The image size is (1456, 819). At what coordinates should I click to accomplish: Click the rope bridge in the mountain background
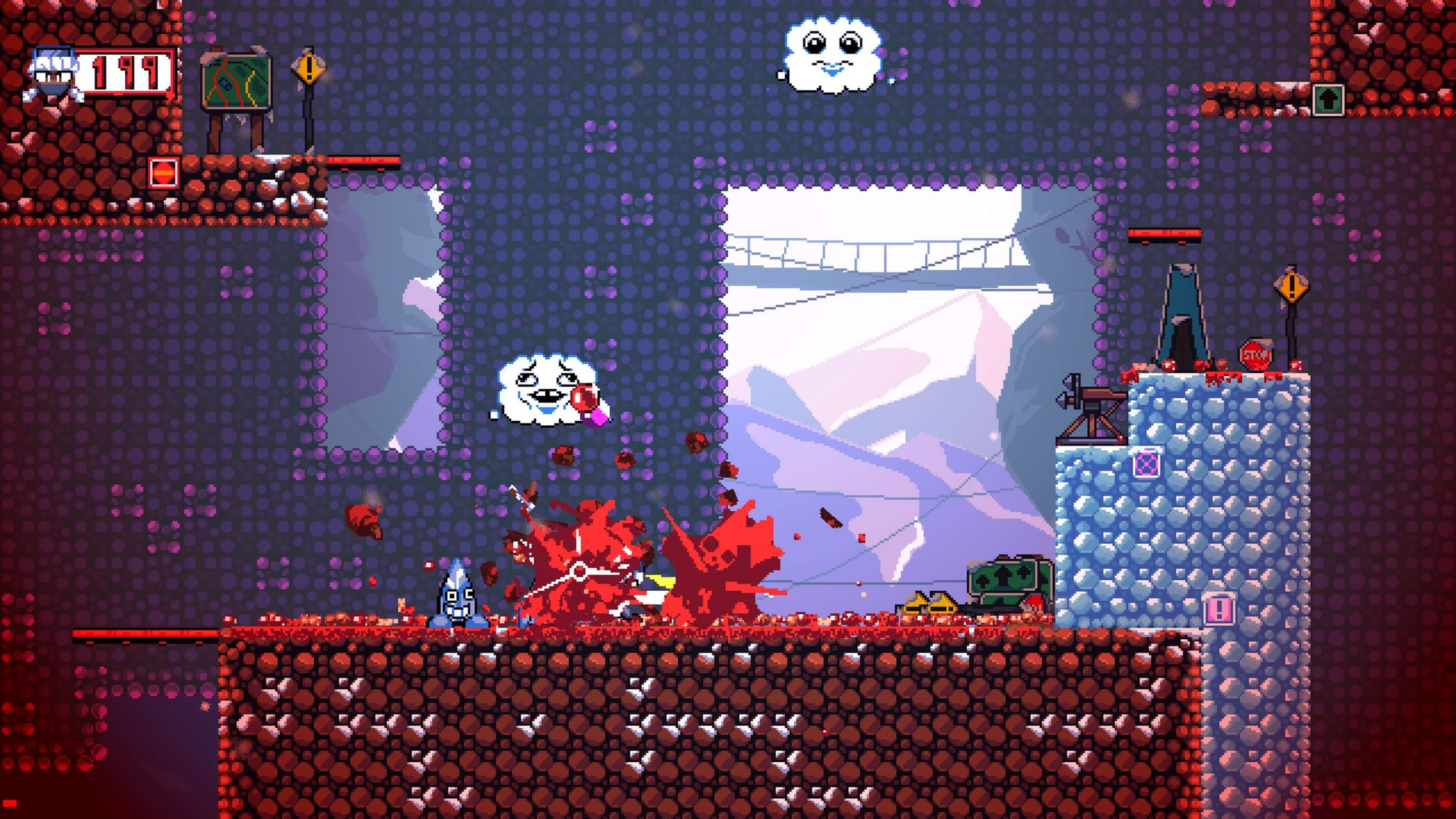point(874,252)
